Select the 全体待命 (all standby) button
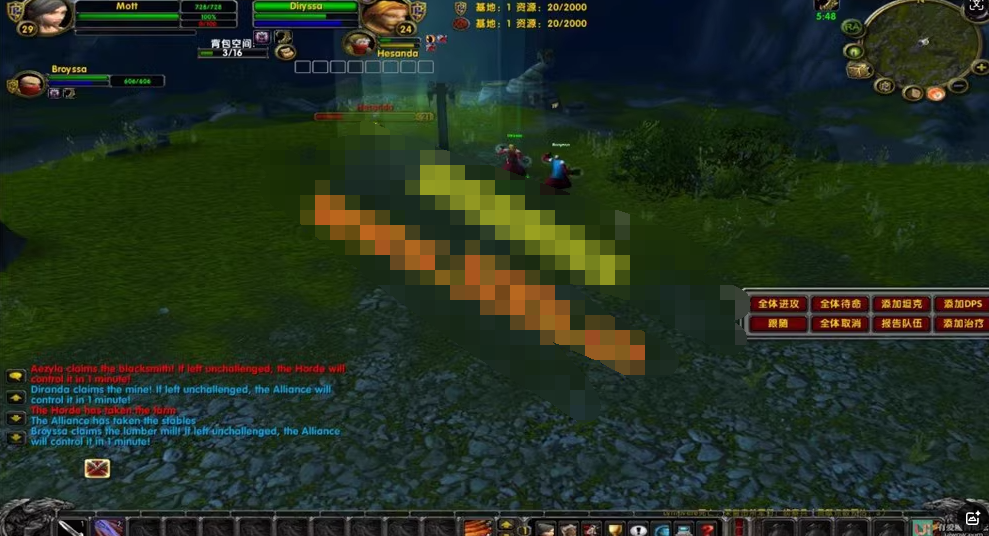The height and width of the screenshot is (536, 989). (840, 304)
